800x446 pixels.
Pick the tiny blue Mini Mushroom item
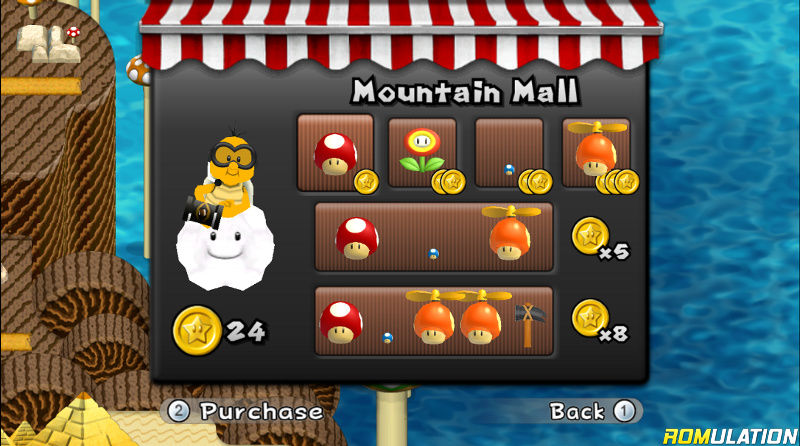tap(509, 153)
